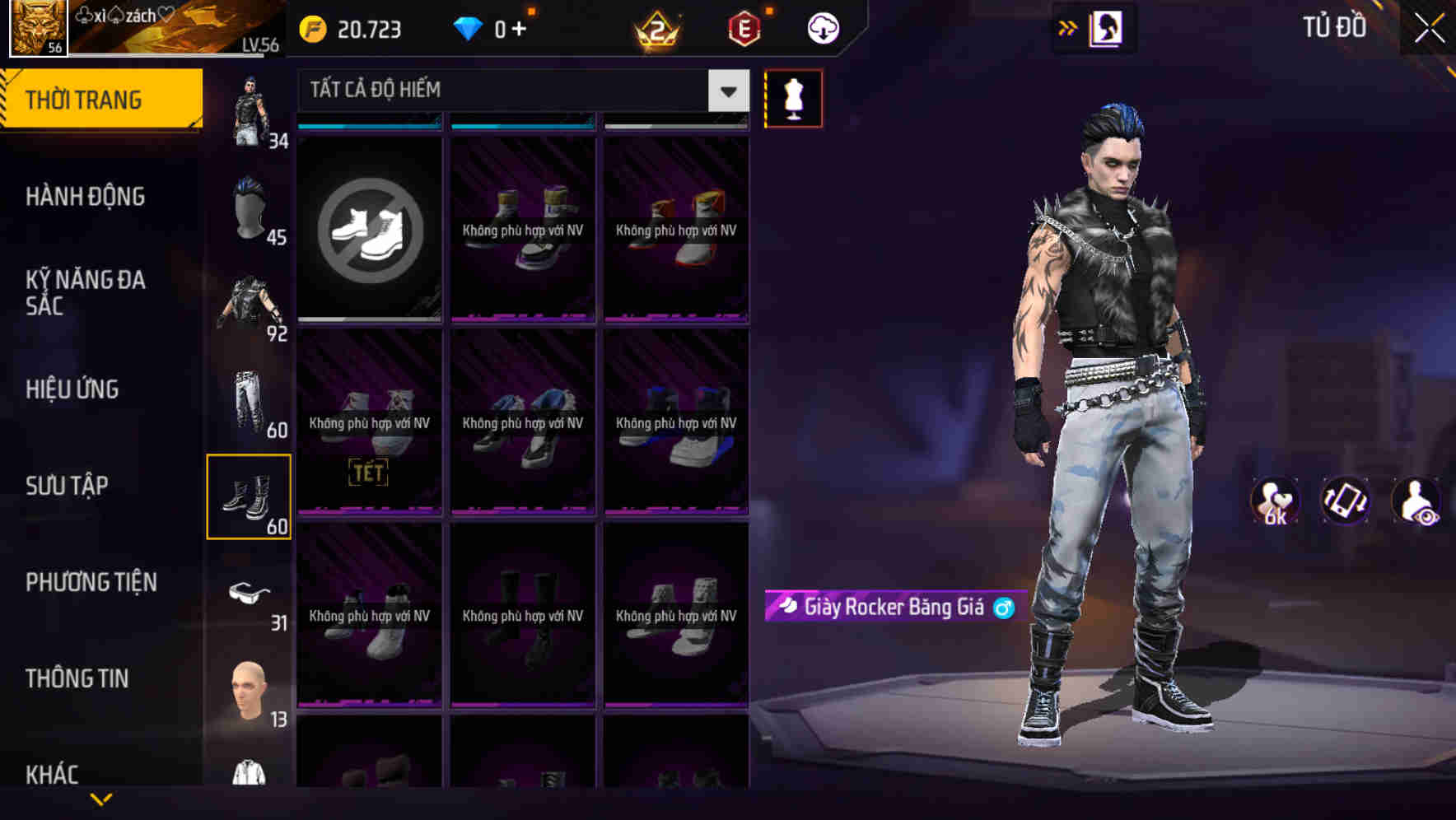Switch to the HÀNH ĐỘNG tab

pyautogui.click(x=86, y=196)
